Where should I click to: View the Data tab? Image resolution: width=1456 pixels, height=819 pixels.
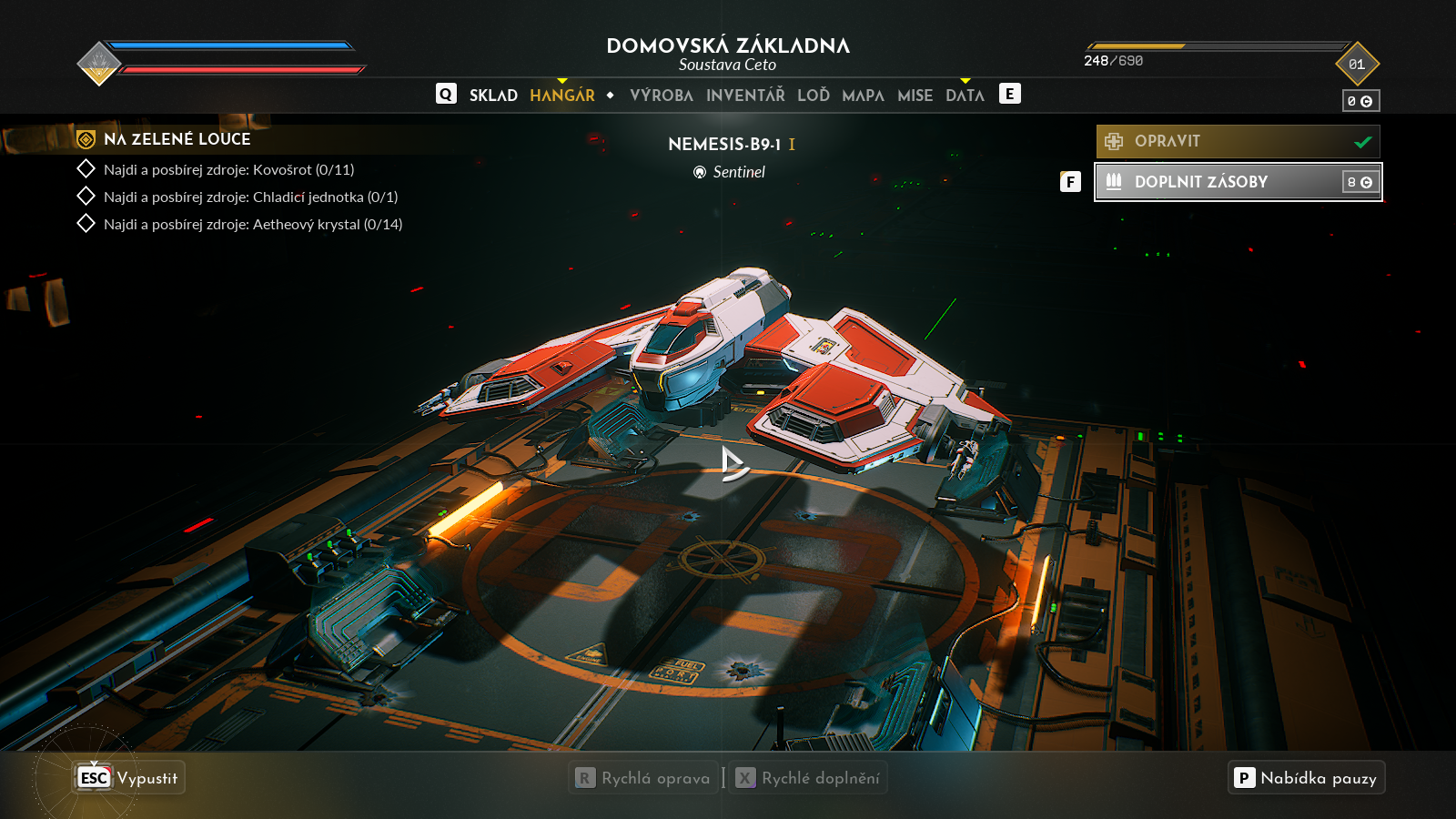pyautogui.click(x=965, y=96)
